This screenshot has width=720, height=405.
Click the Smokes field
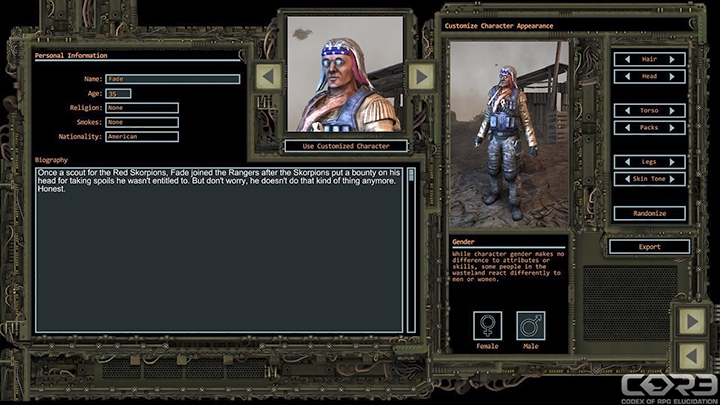coord(141,122)
